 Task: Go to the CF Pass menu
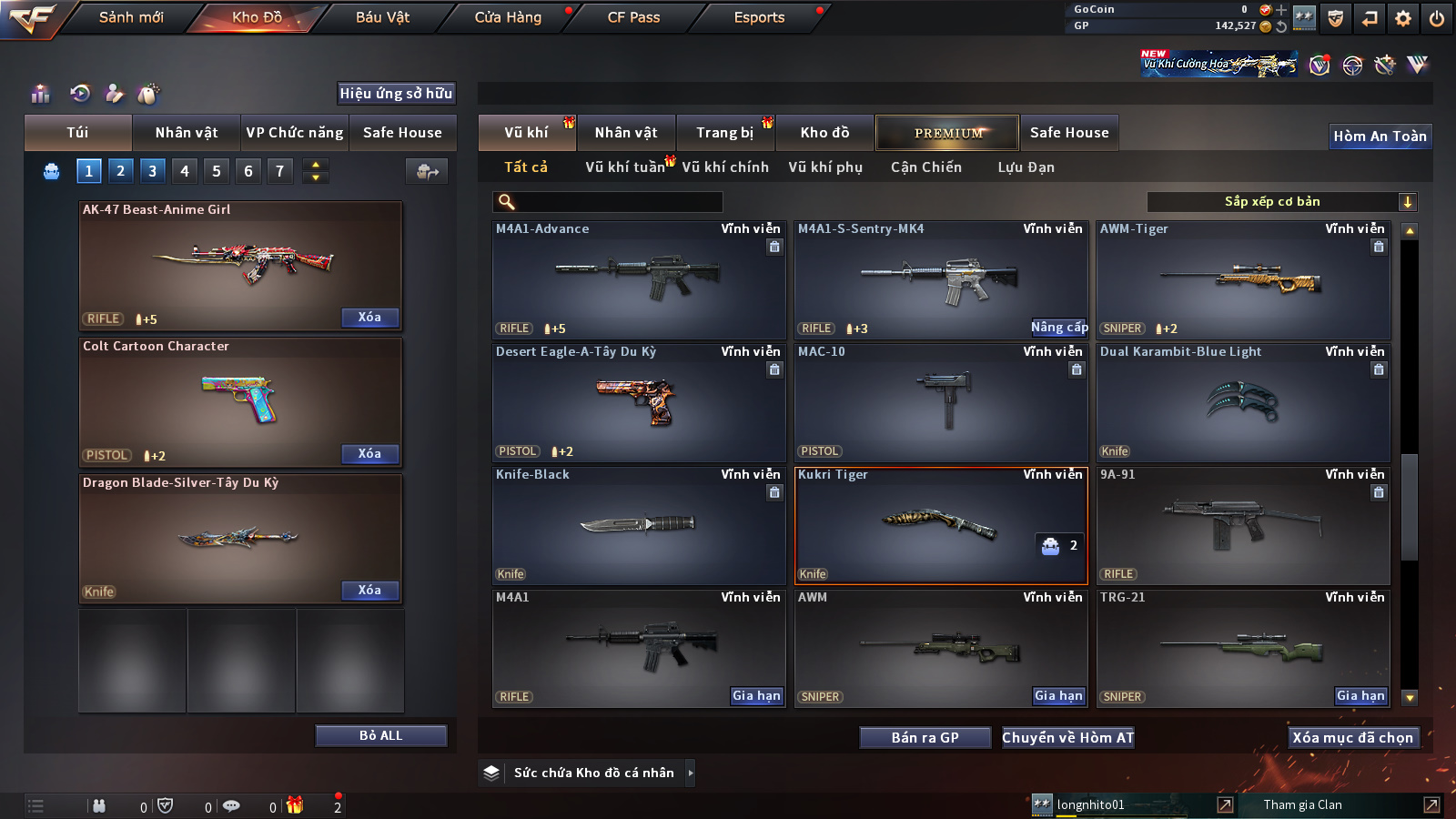click(633, 17)
